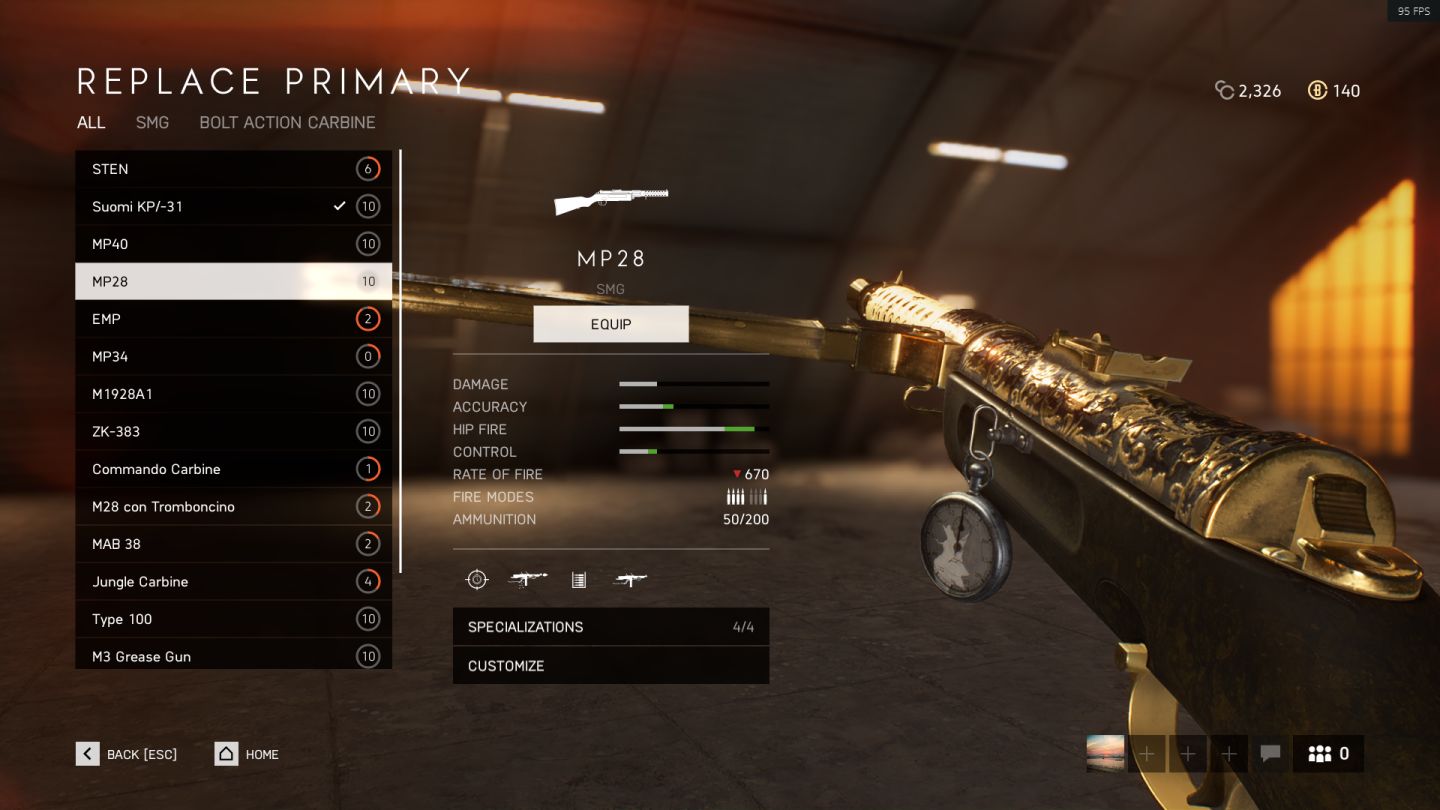
Task: Show the Bolt Action Carbine tab
Action: [x=287, y=122]
